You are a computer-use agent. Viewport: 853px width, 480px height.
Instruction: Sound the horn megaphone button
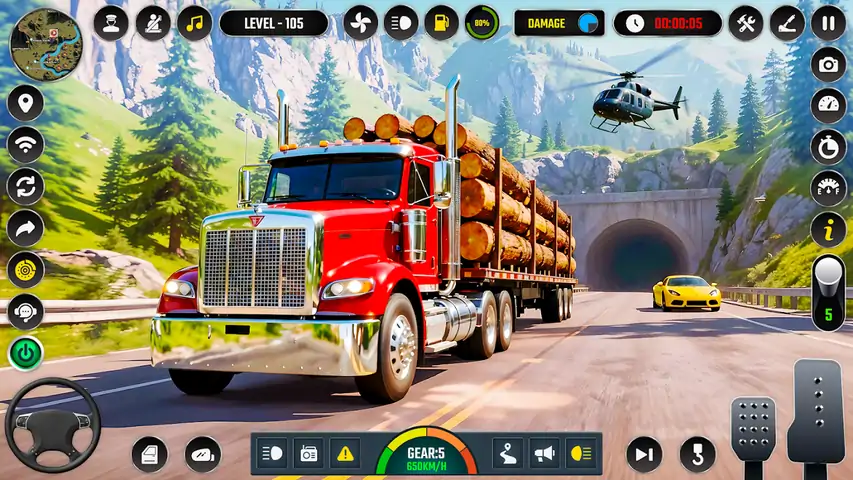[544, 453]
